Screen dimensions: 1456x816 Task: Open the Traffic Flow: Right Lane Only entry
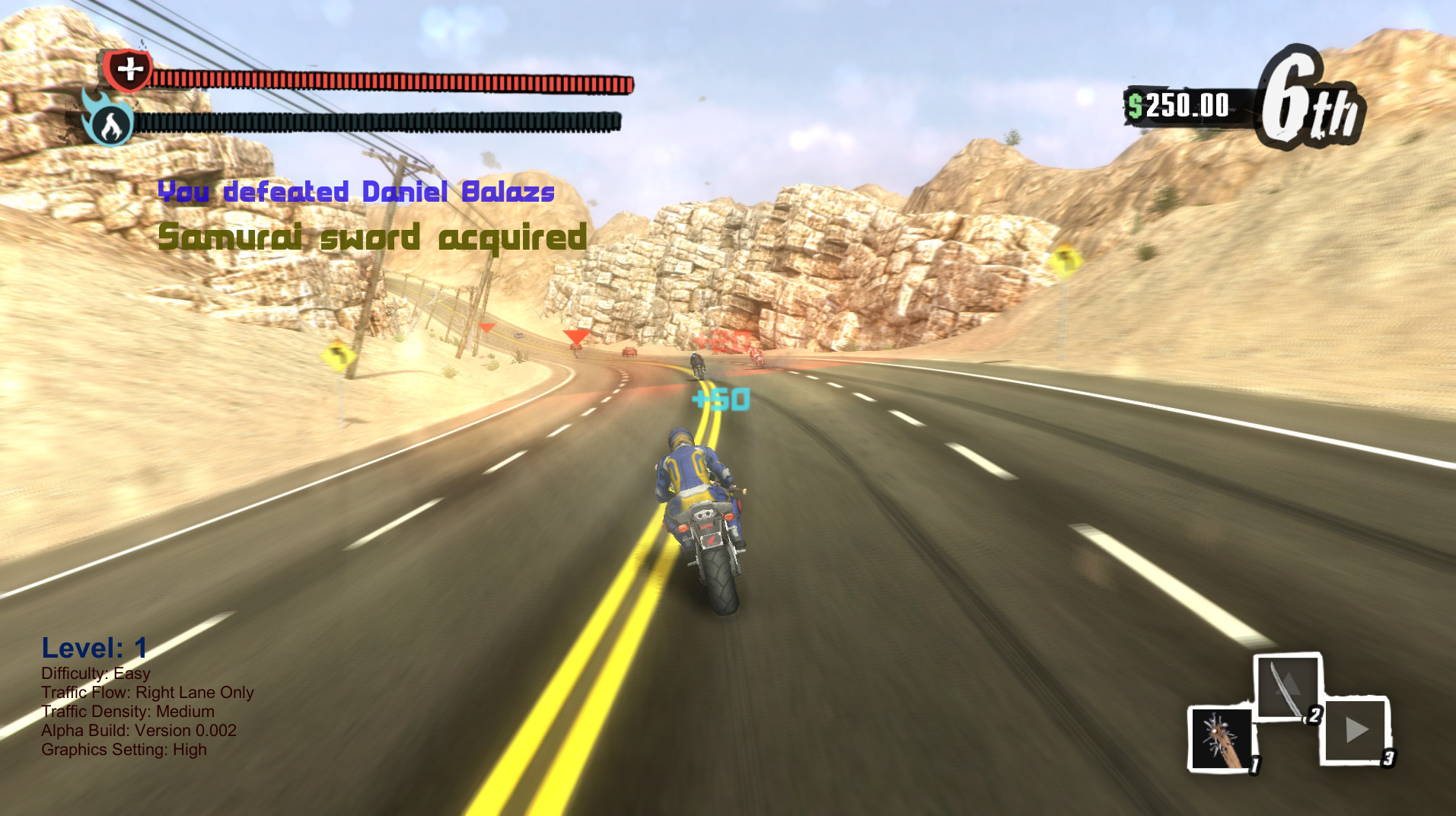coord(148,692)
